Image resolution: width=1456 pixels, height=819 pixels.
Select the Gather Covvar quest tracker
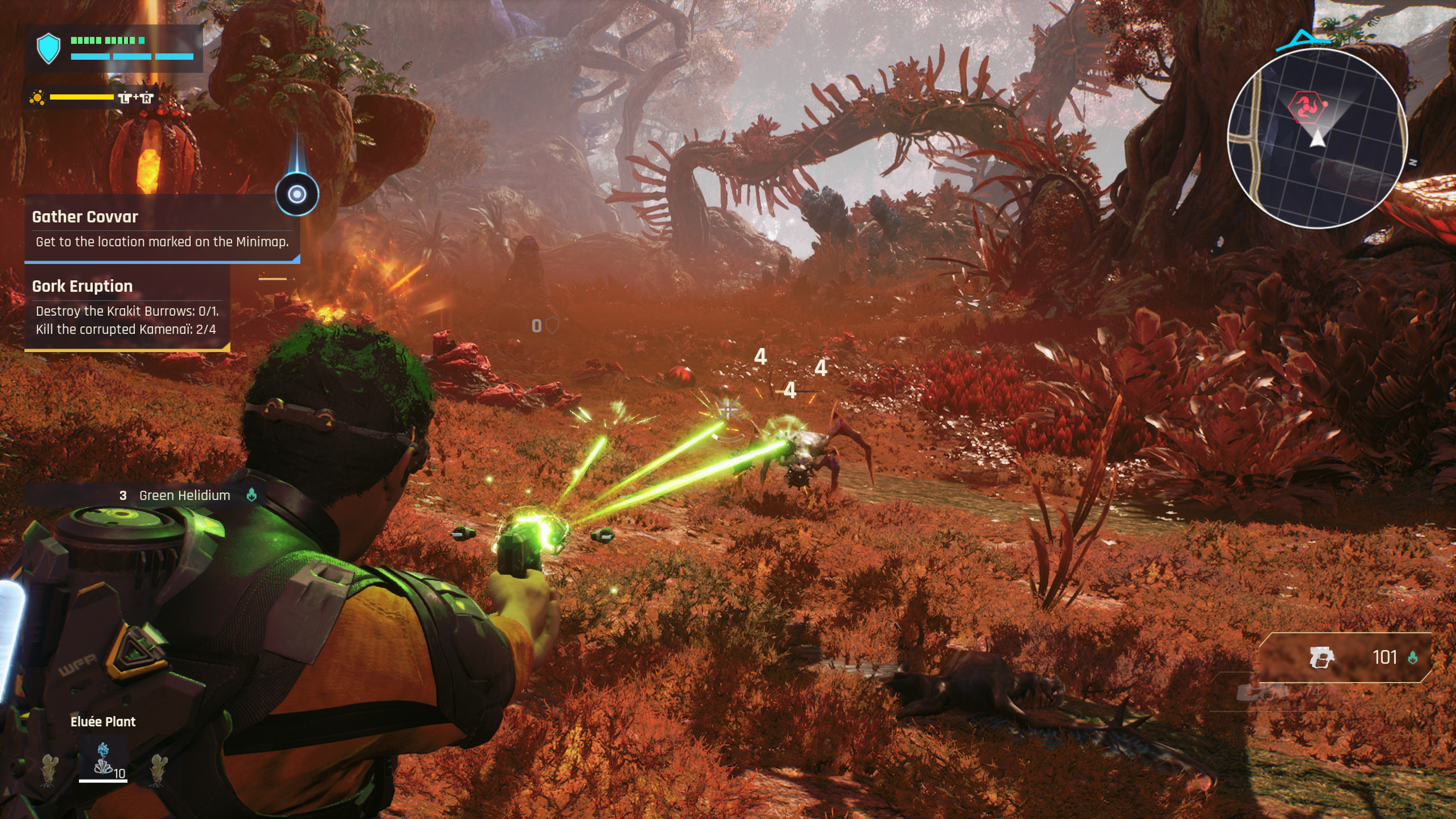[x=161, y=229]
